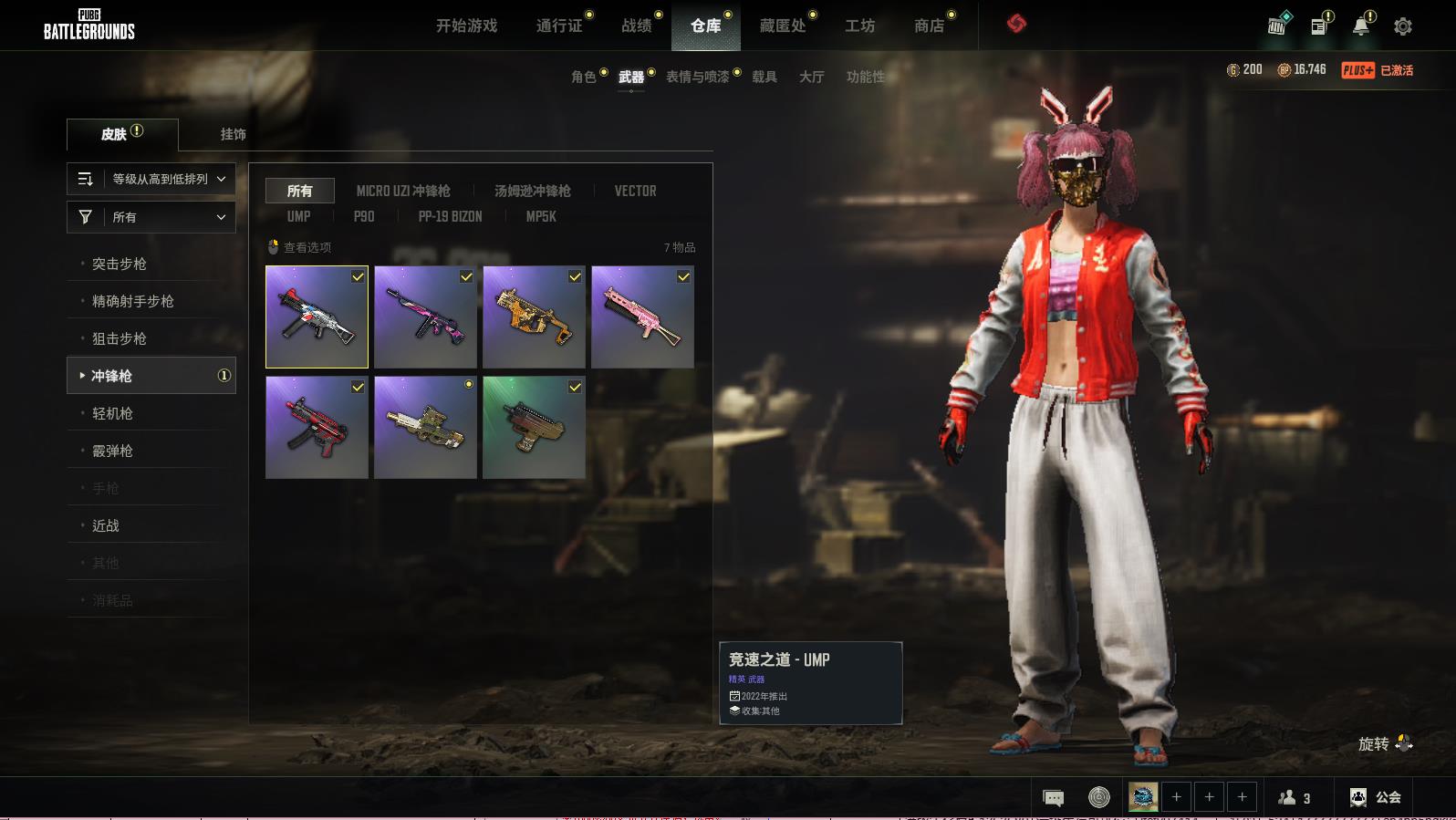1456x820 pixels.
Task: Select the 霰弹枪 shotgun category
Action: point(112,451)
